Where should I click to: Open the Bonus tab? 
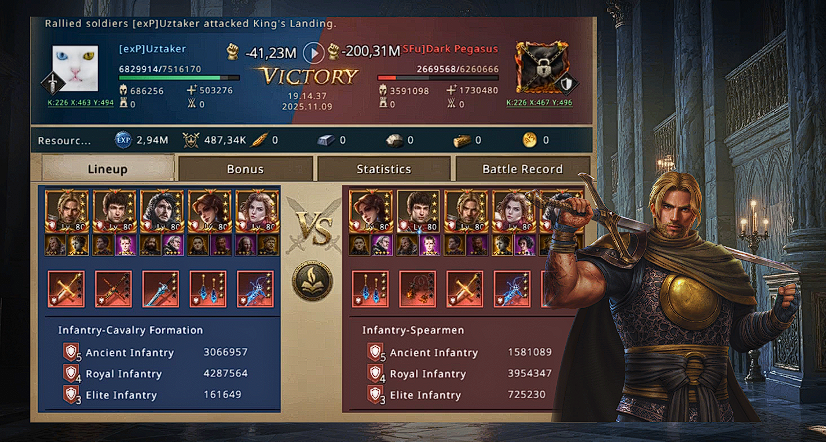pos(245,169)
